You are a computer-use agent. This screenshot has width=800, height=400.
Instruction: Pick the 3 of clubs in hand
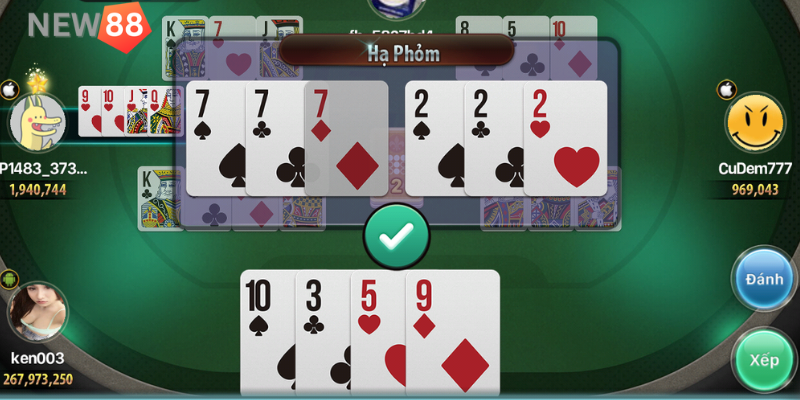click(321, 330)
